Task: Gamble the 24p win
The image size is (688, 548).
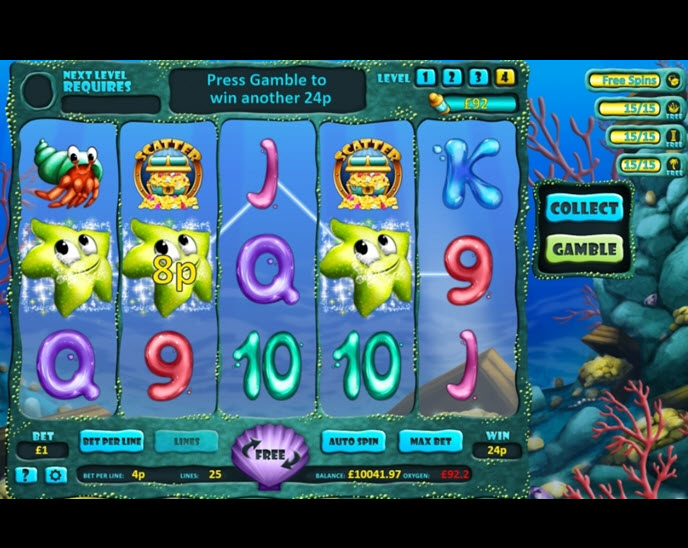Action: (x=584, y=248)
